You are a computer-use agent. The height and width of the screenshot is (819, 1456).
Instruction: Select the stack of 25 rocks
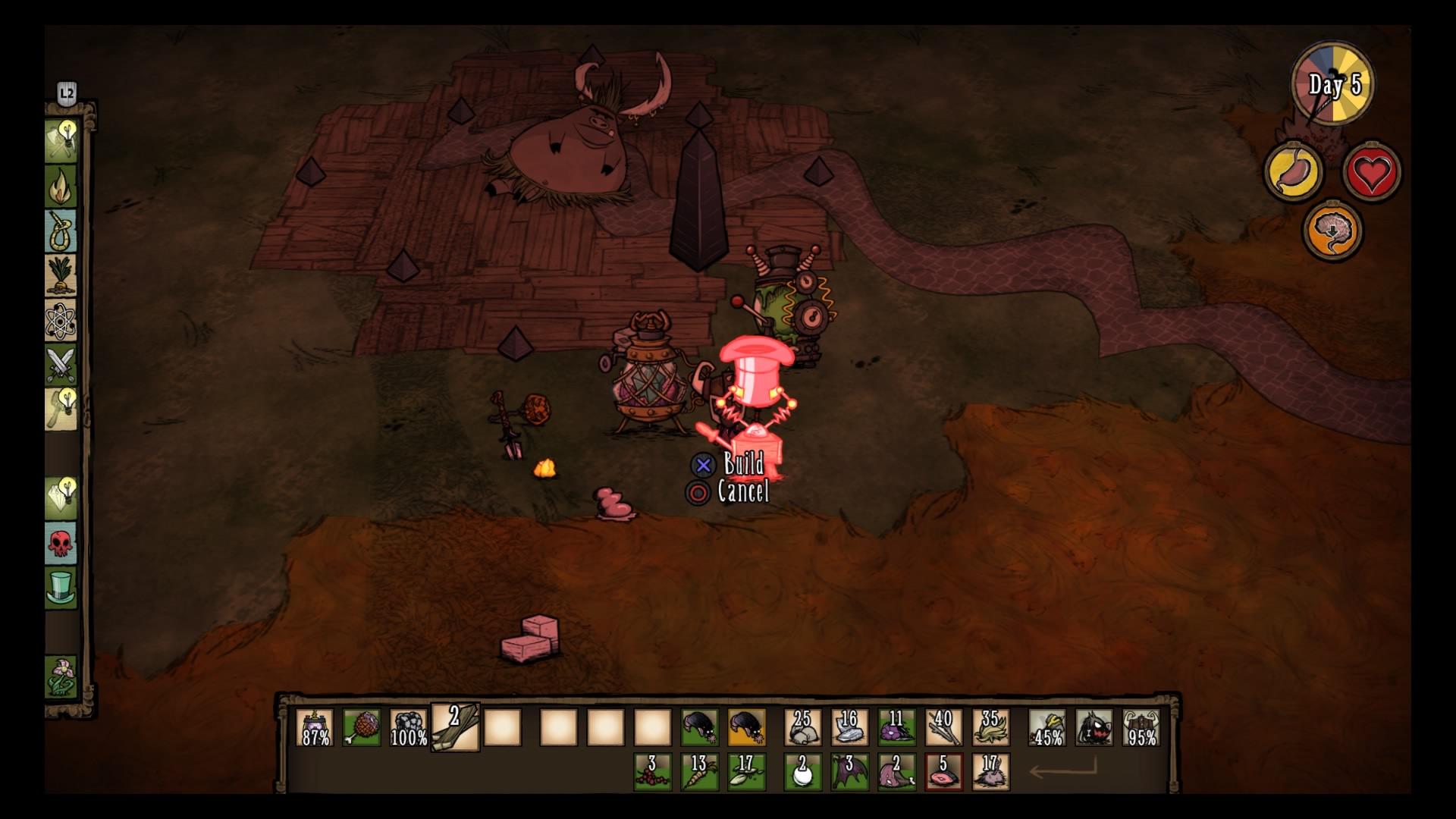[x=802, y=727]
